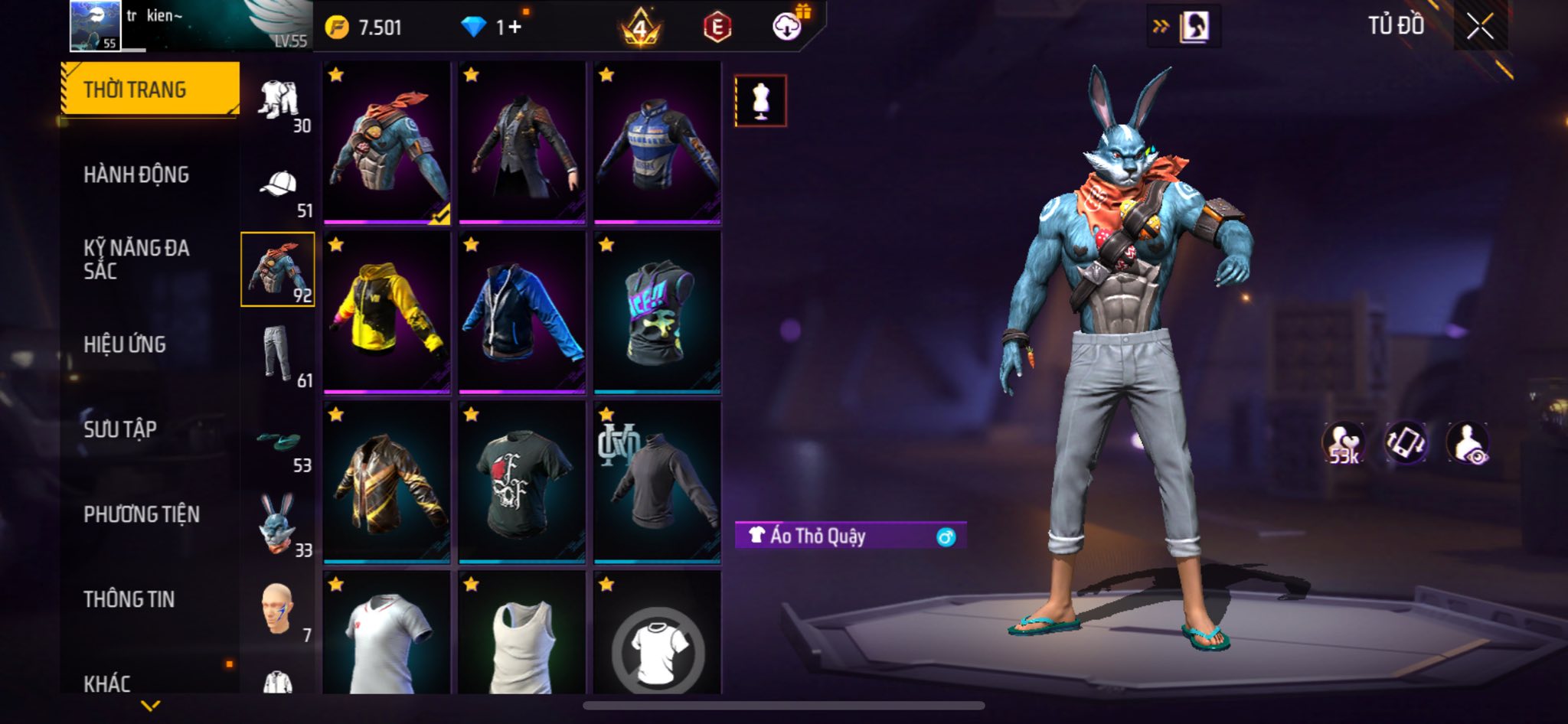Go to the SƯU TẬP section

120,429
